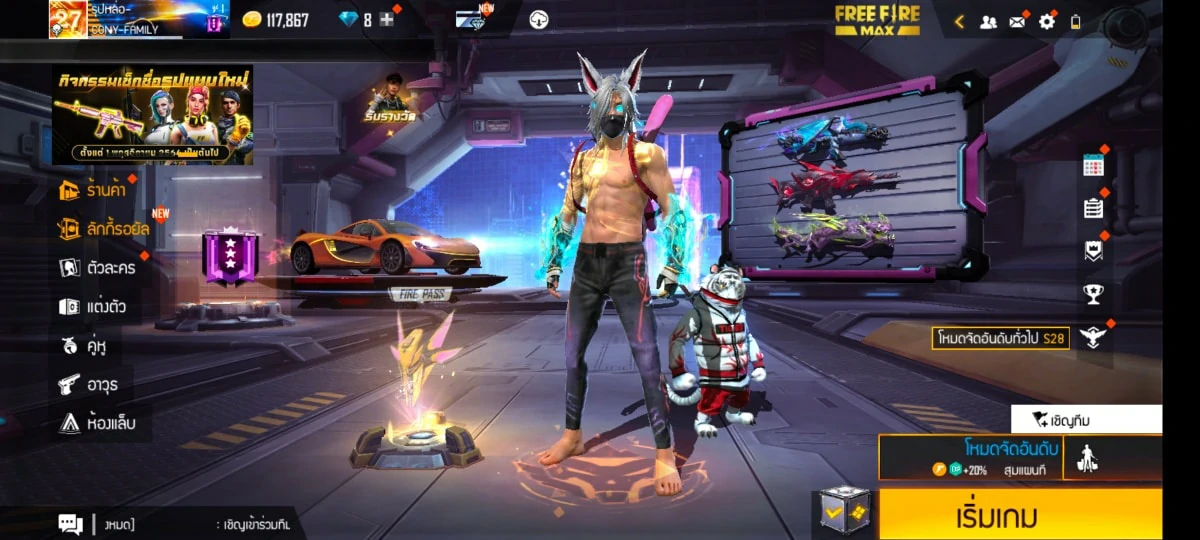Open the settings gear icon
This screenshot has width=1200, height=540.
click(1047, 21)
